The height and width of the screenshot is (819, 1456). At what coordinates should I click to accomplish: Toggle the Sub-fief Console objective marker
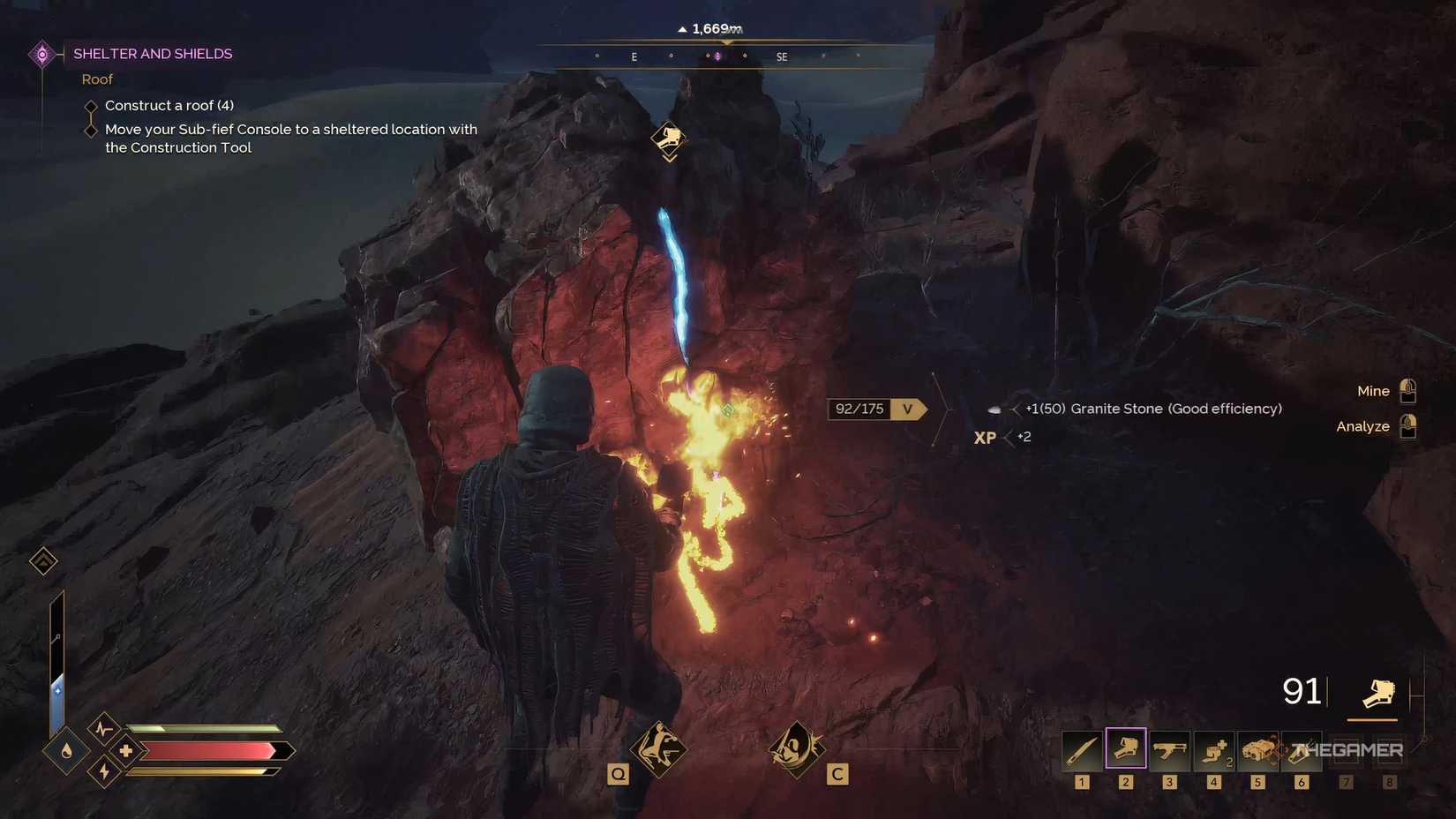tap(91, 130)
